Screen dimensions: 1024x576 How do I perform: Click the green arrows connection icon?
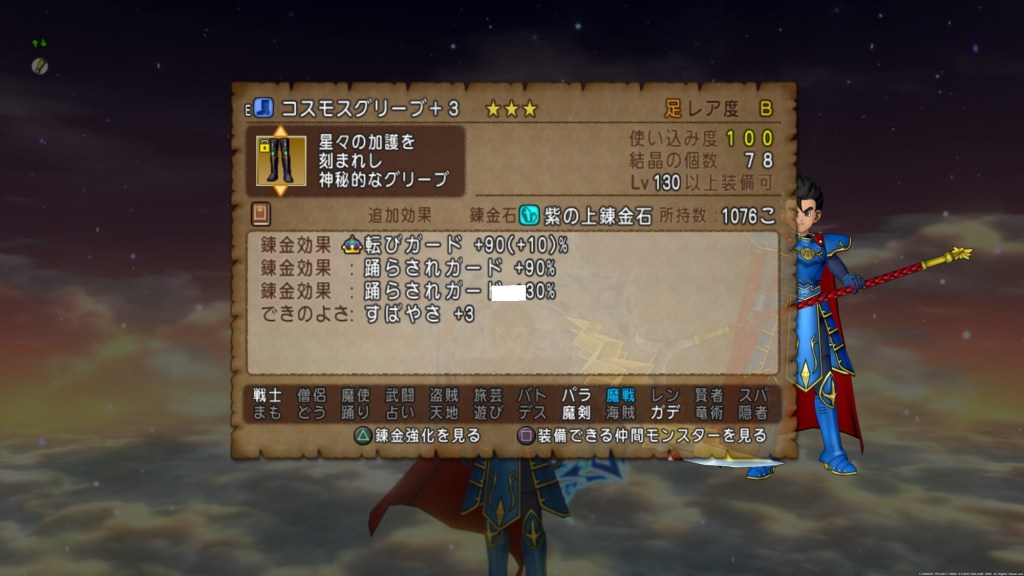(39, 44)
